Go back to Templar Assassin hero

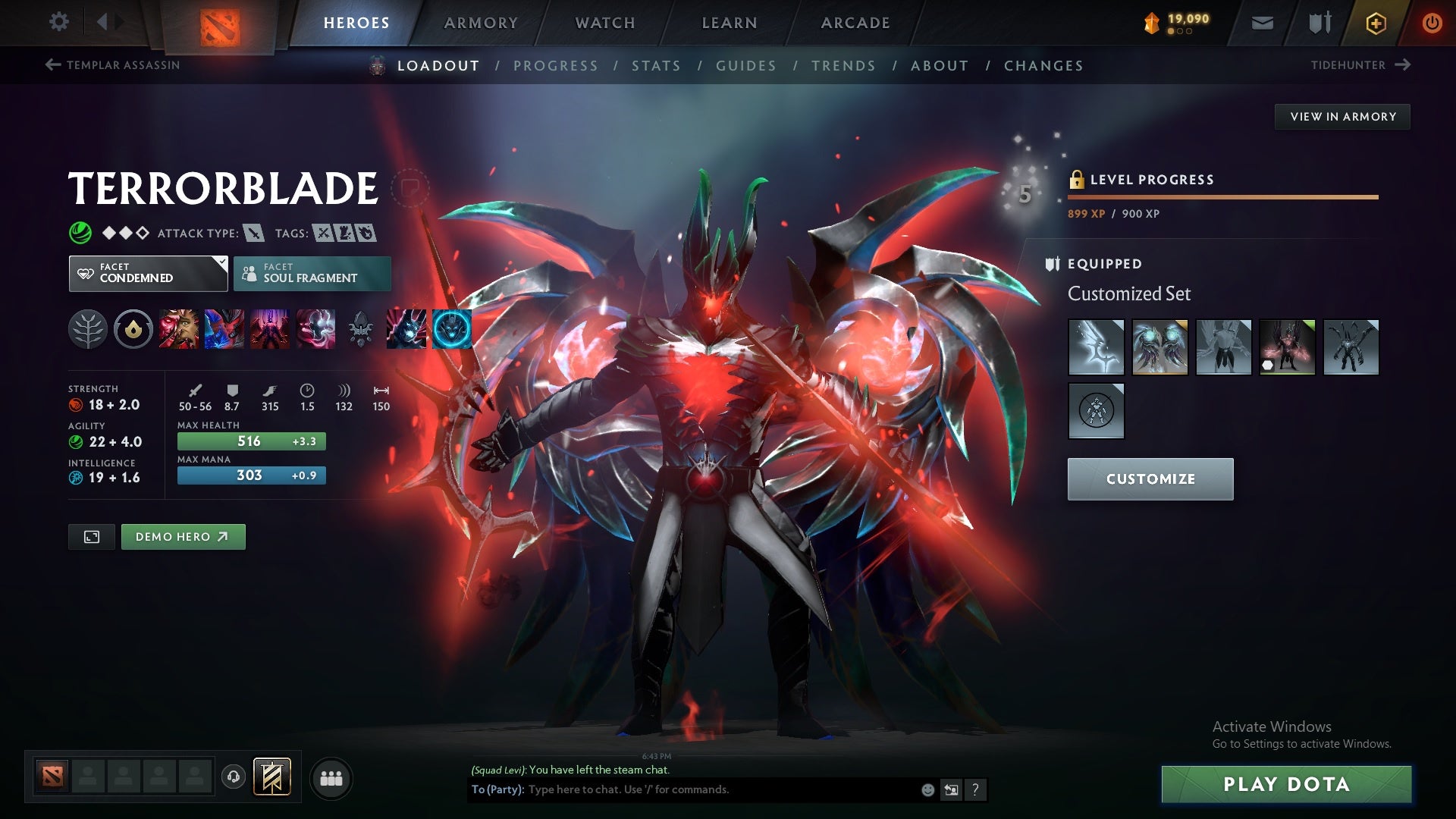coord(114,65)
